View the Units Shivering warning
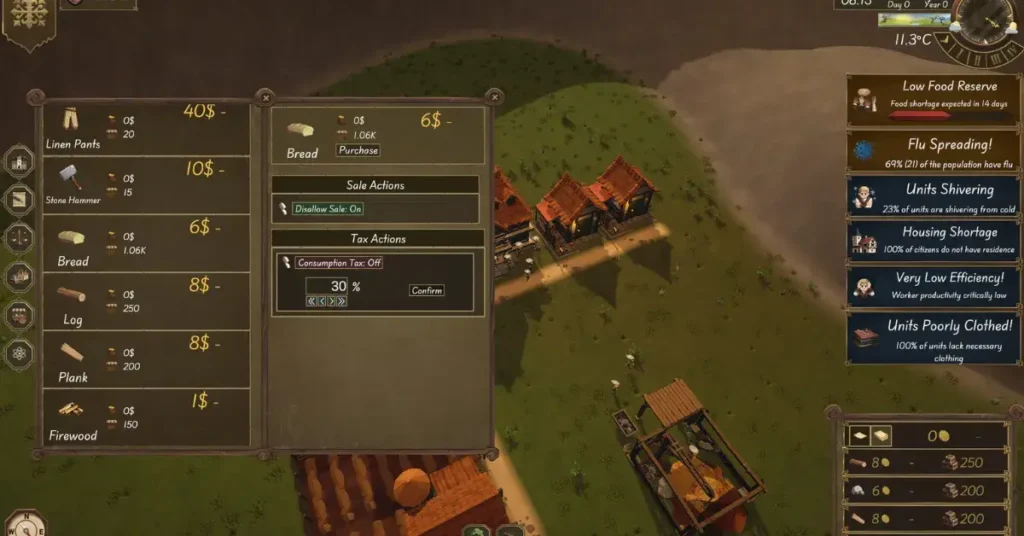 tap(933, 195)
